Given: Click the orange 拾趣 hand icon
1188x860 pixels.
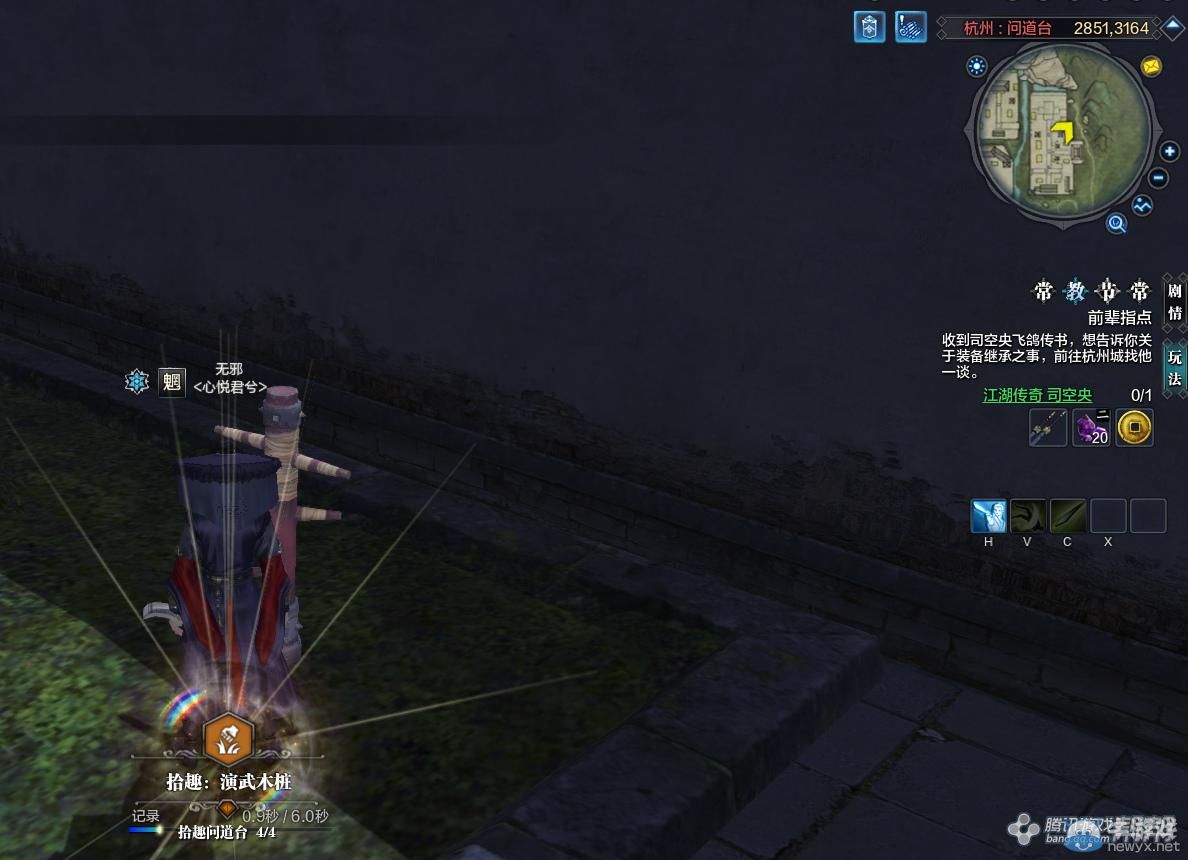Looking at the screenshot, I should point(228,739).
